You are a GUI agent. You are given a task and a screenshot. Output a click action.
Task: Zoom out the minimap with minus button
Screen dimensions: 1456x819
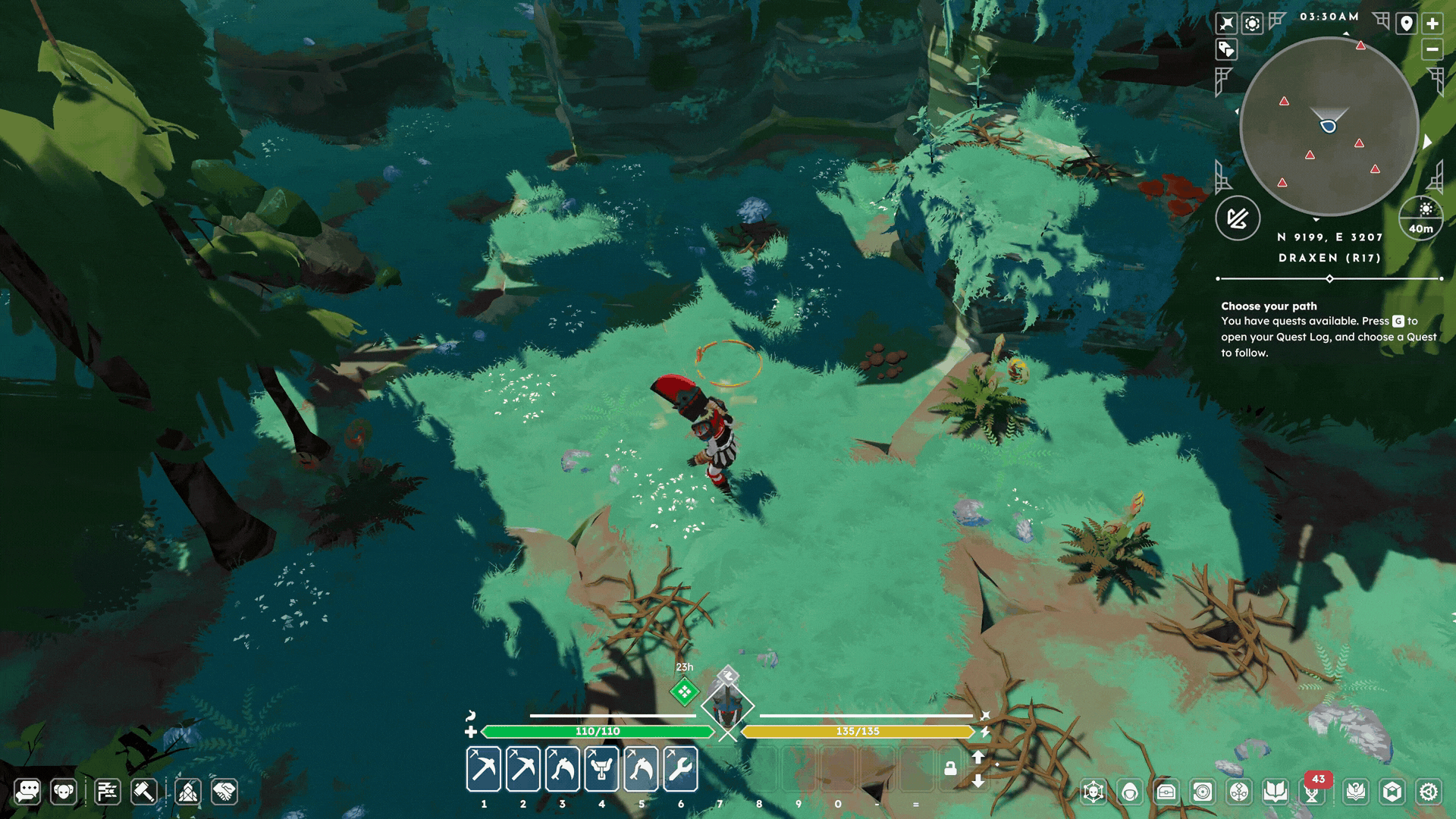(1432, 50)
